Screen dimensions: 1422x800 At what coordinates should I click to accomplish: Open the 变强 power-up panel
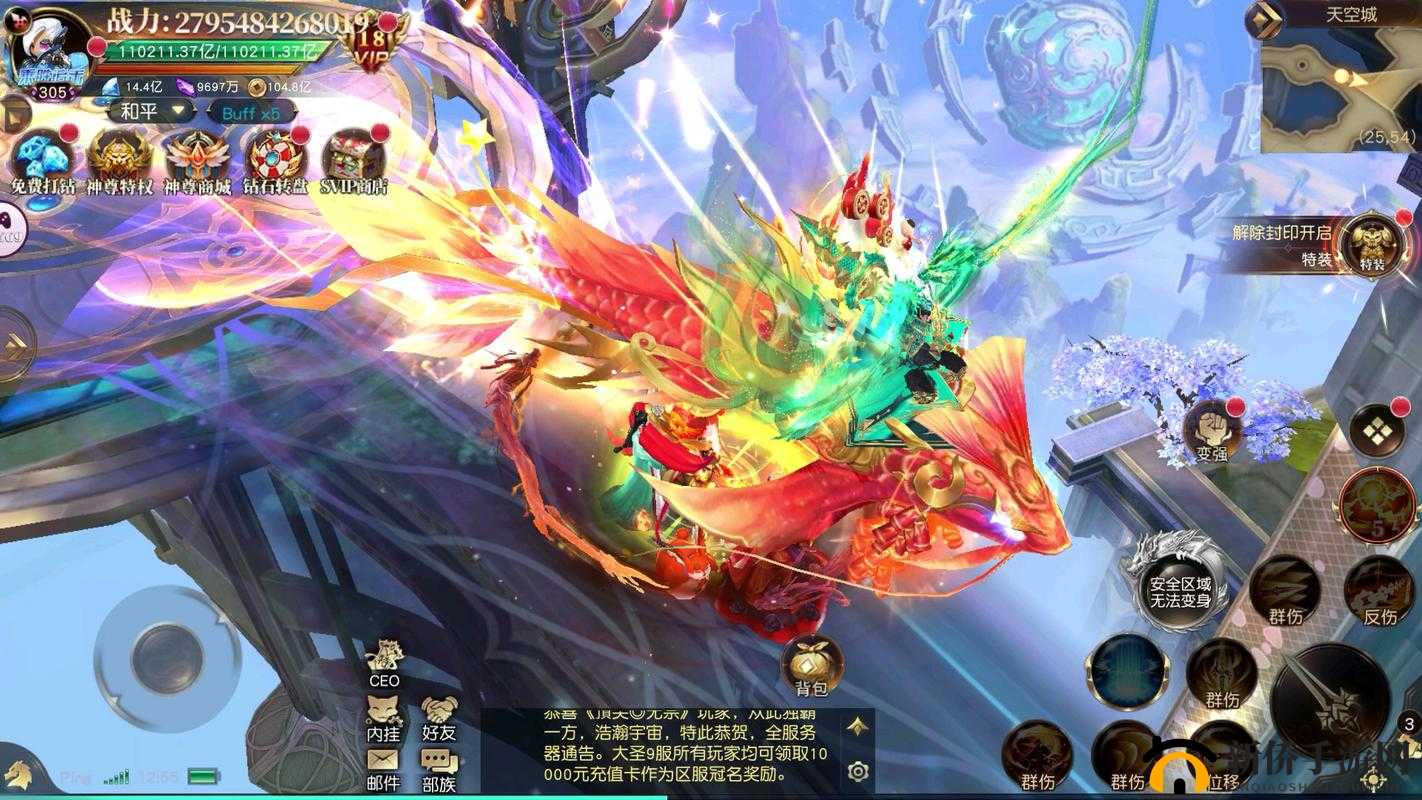pyautogui.click(x=1210, y=430)
